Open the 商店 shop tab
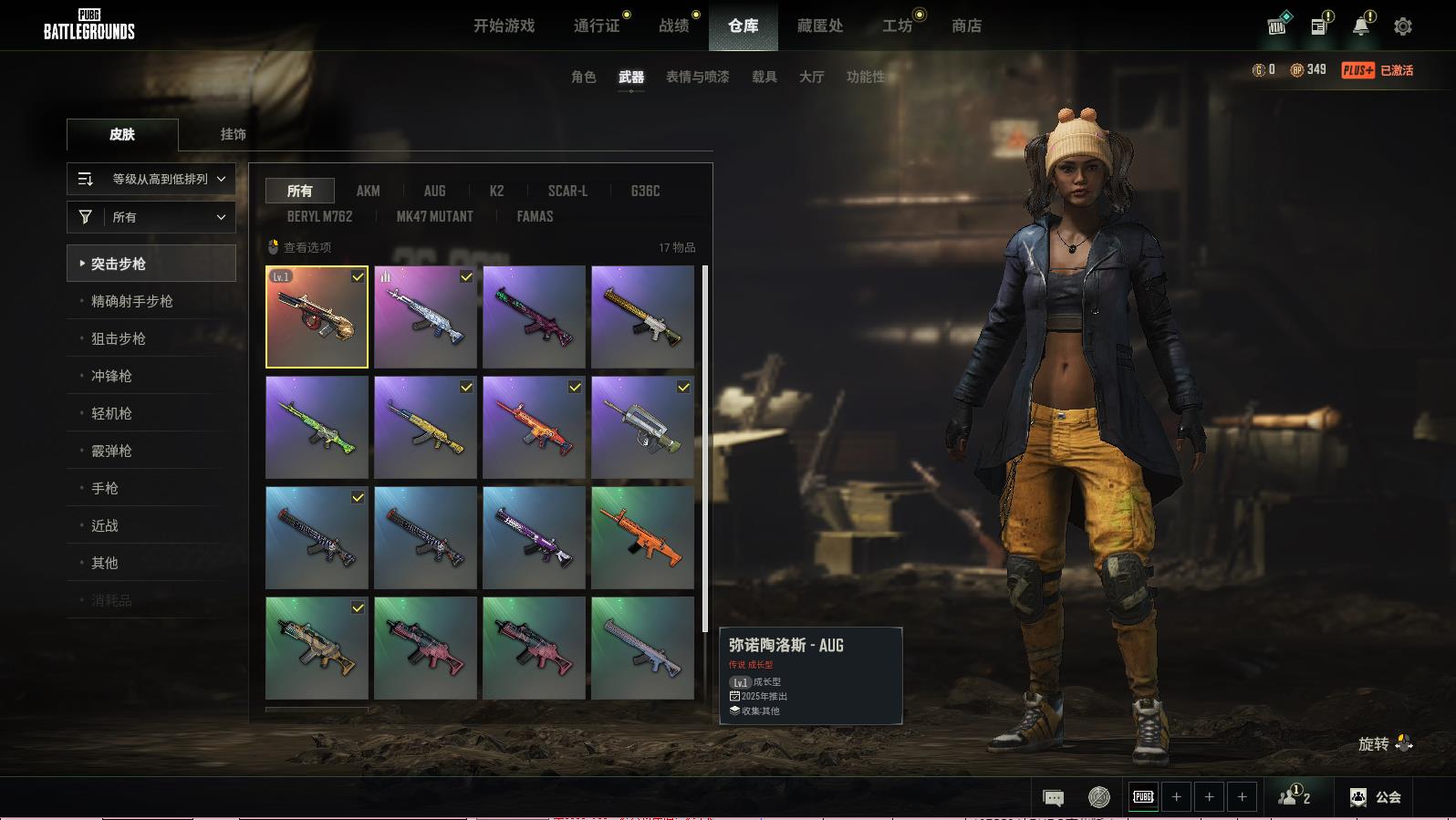1456x820 pixels. [x=966, y=26]
